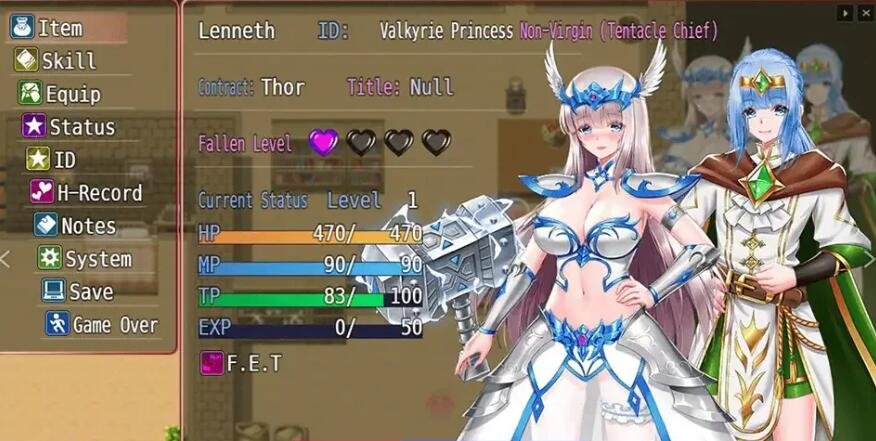
Task: Click the right arrow at screen edge
Action: tap(869, 259)
